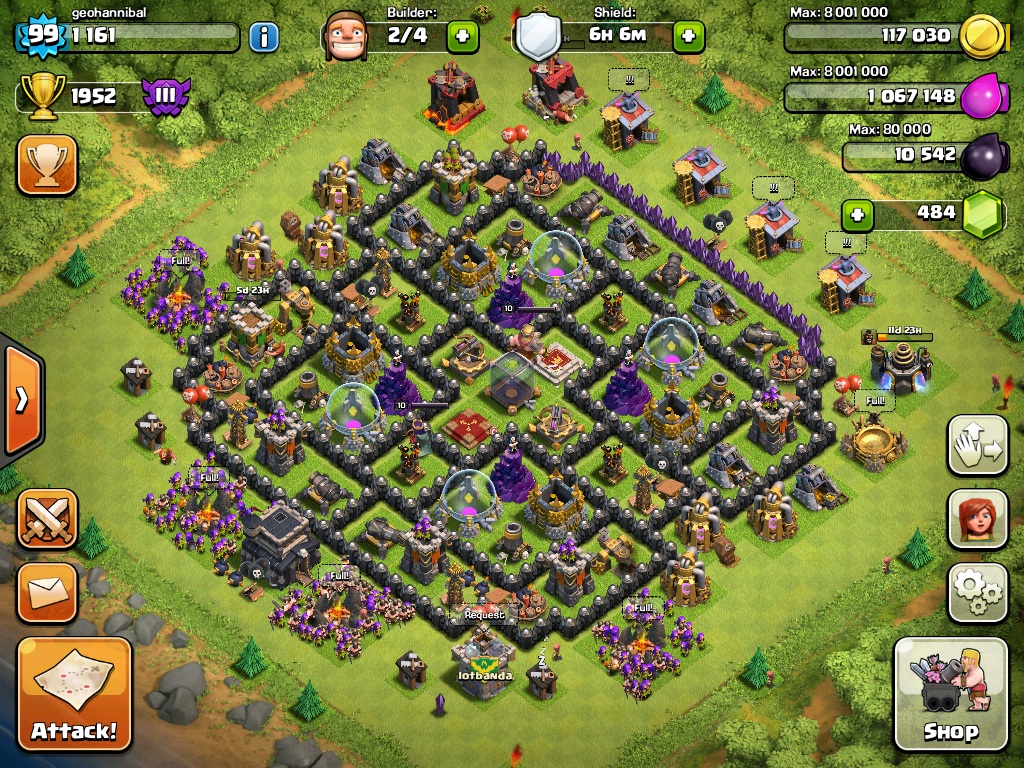Tap the builder face icon
Image resolution: width=1024 pixels, height=768 pixels.
346,37
